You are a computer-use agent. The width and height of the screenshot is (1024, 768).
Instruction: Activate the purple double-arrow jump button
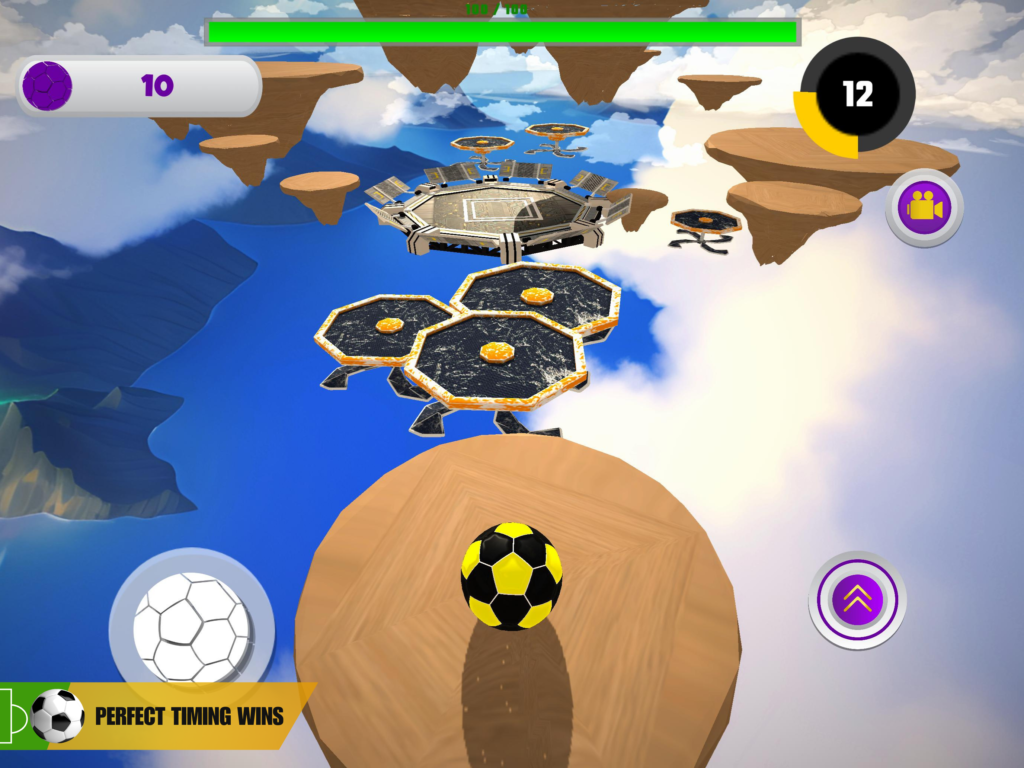[857, 600]
